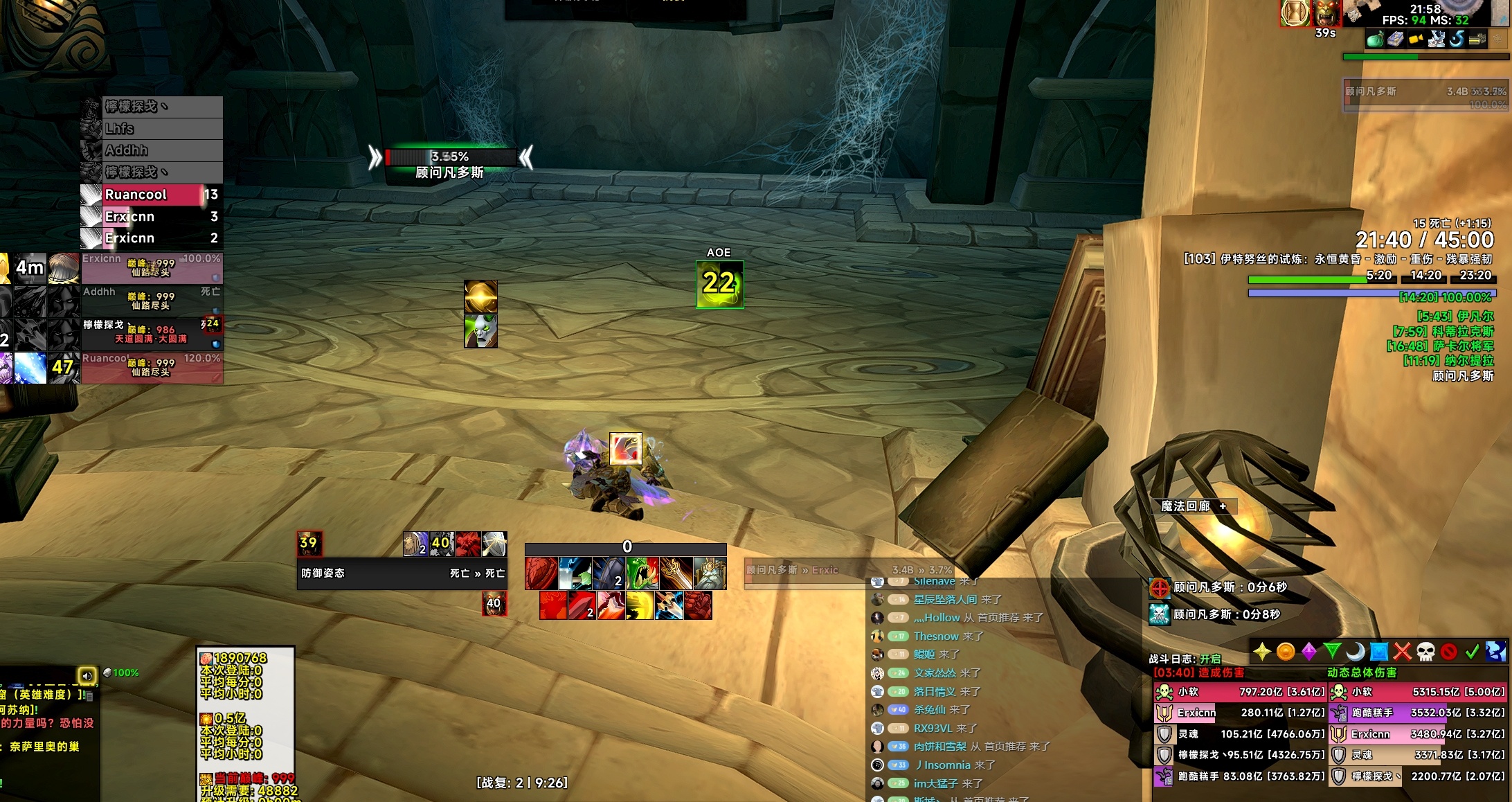The height and width of the screenshot is (802, 1512).
Task: Click the Ruancool threat bar row
Action: 151,195
